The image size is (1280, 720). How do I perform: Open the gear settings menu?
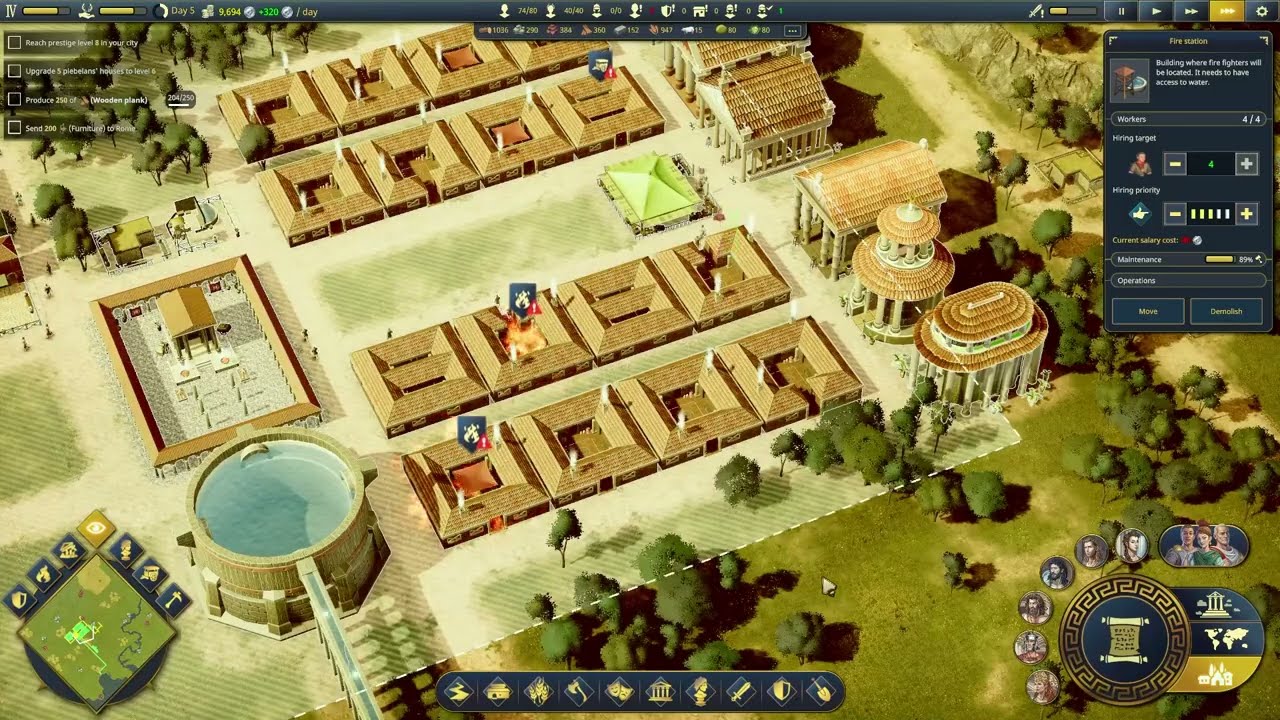[1262, 11]
